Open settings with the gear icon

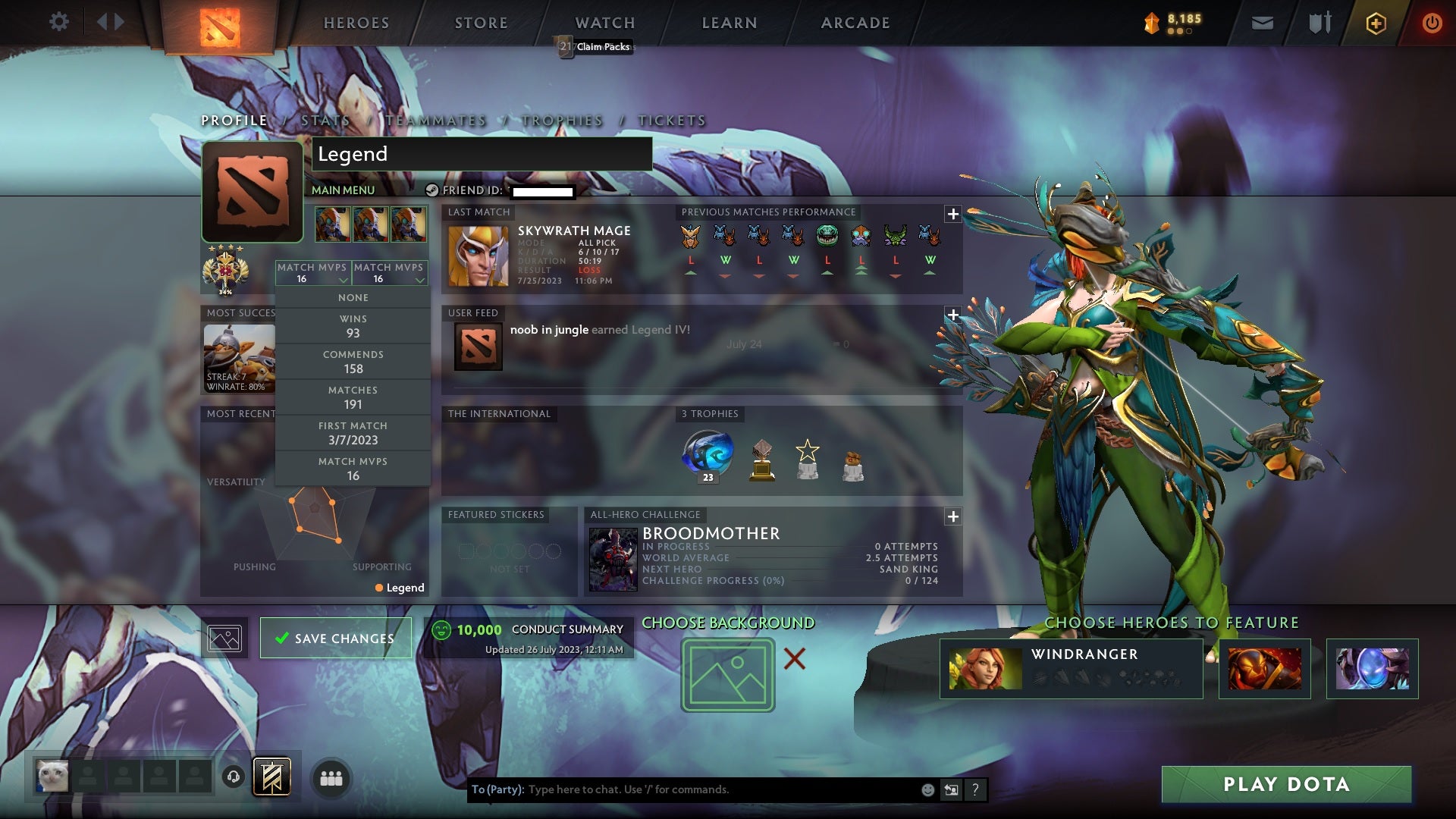pyautogui.click(x=59, y=21)
